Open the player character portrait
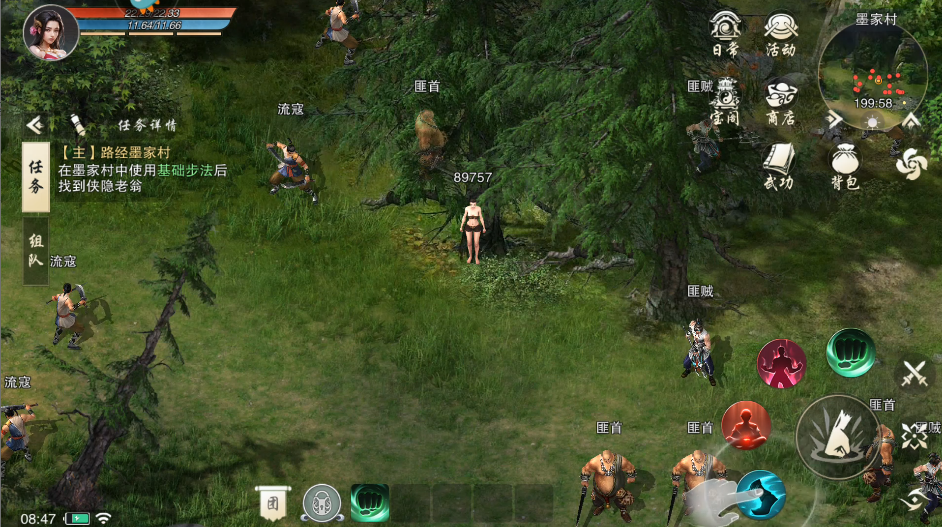Viewport: 942px width, 527px height. click(x=51, y=32)
